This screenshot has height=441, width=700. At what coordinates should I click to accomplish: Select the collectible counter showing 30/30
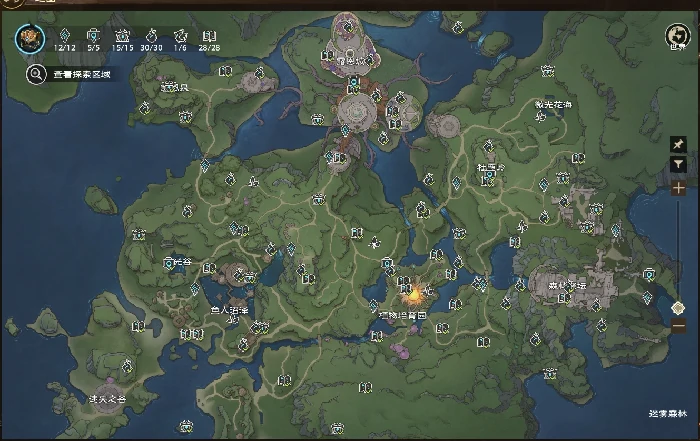point(153,39)
